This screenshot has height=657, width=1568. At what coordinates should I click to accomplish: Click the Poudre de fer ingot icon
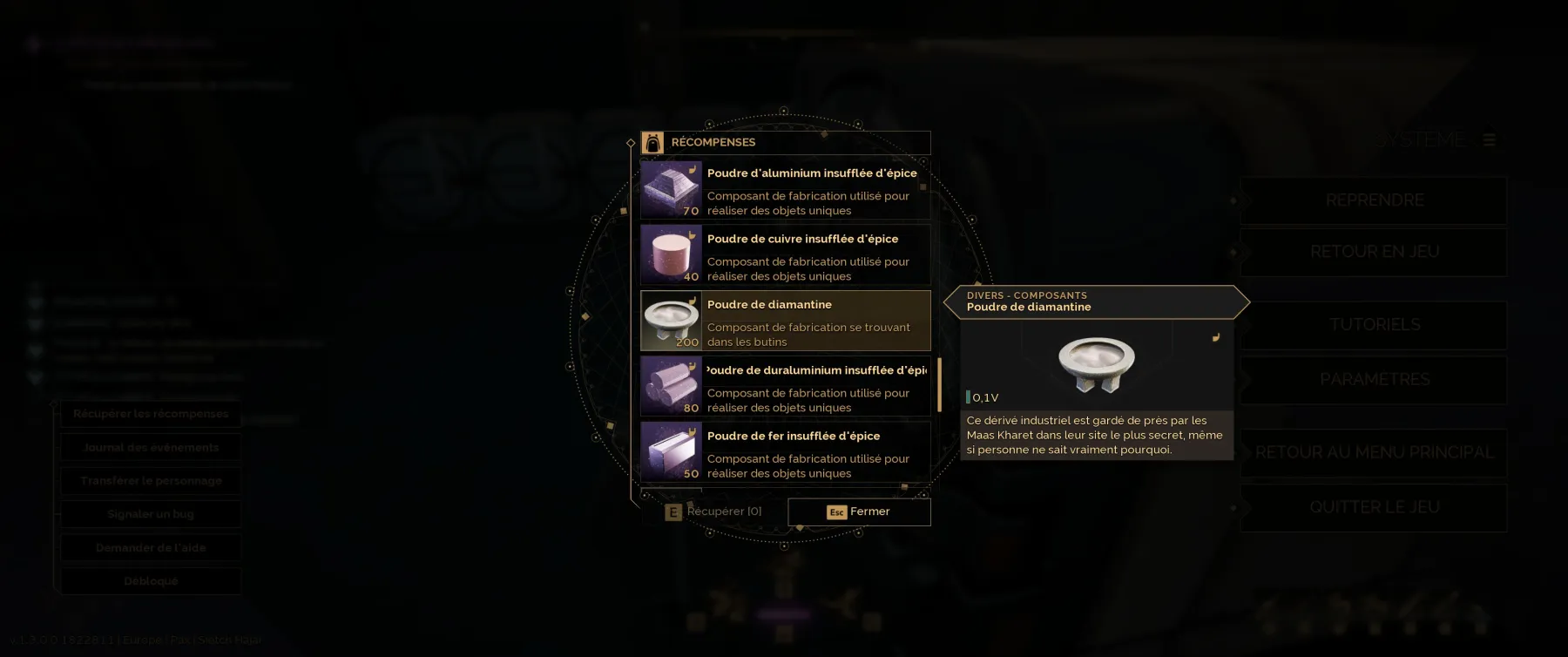click(x=671, y=450)
